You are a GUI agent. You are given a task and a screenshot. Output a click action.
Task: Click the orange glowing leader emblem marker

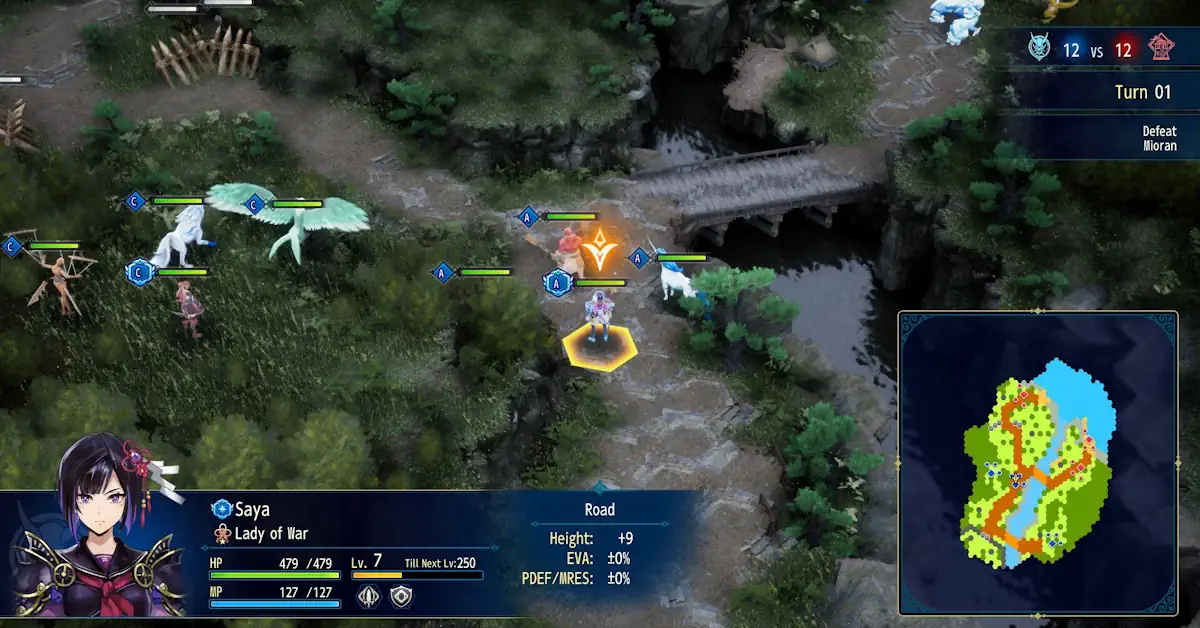[599, 249]
